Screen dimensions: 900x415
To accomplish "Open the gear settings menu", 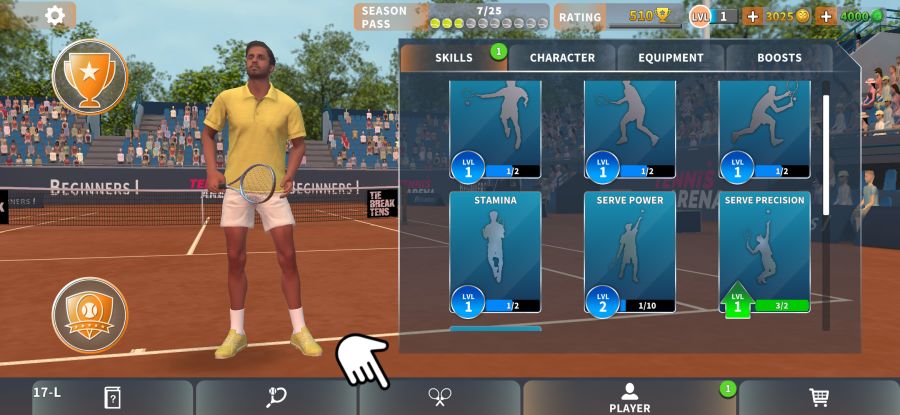I will [55, 15].
